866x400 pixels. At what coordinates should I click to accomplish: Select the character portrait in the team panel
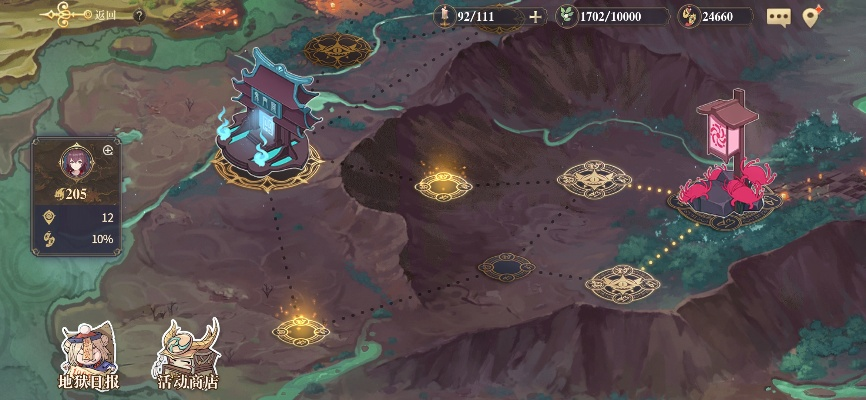[75, 160]
